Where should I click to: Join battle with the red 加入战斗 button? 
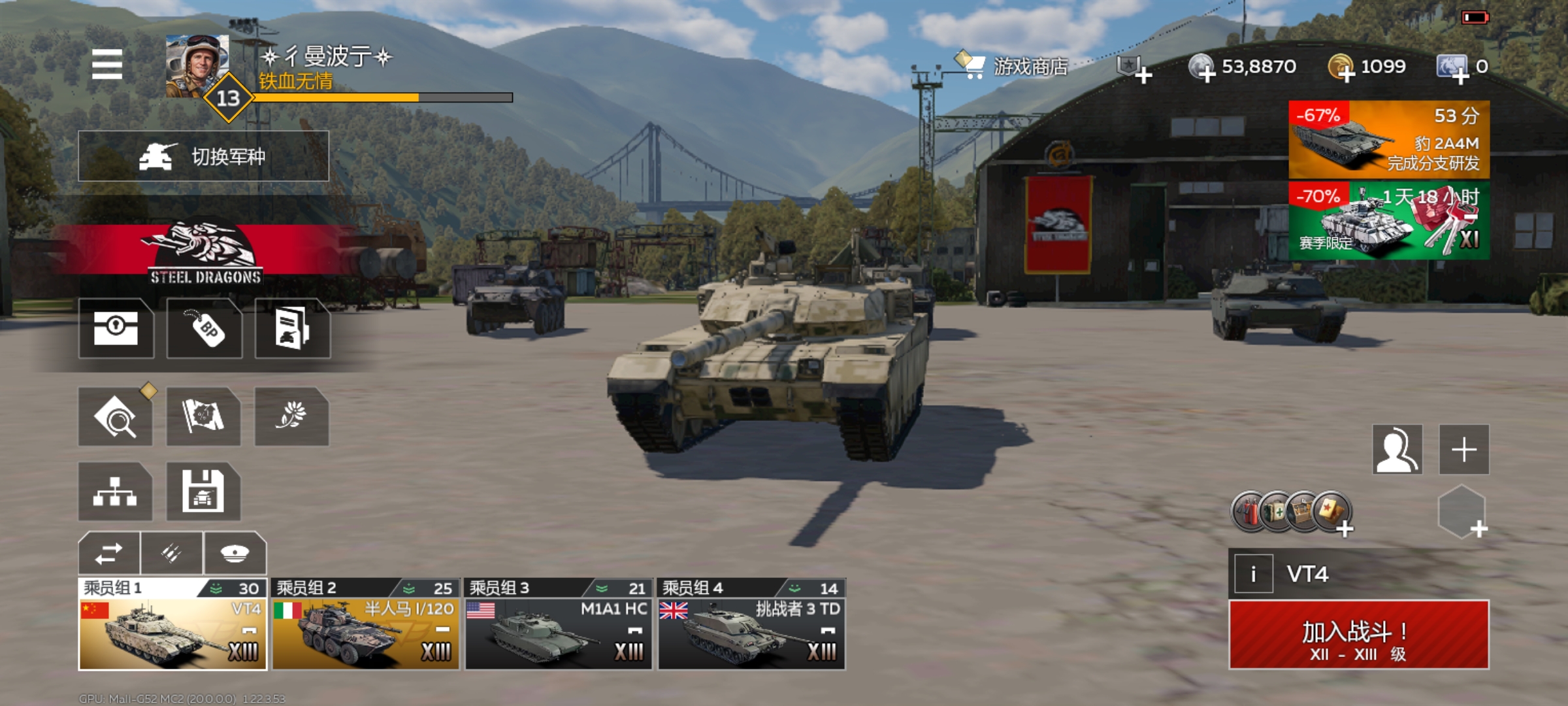click(x=1358, y=635)
